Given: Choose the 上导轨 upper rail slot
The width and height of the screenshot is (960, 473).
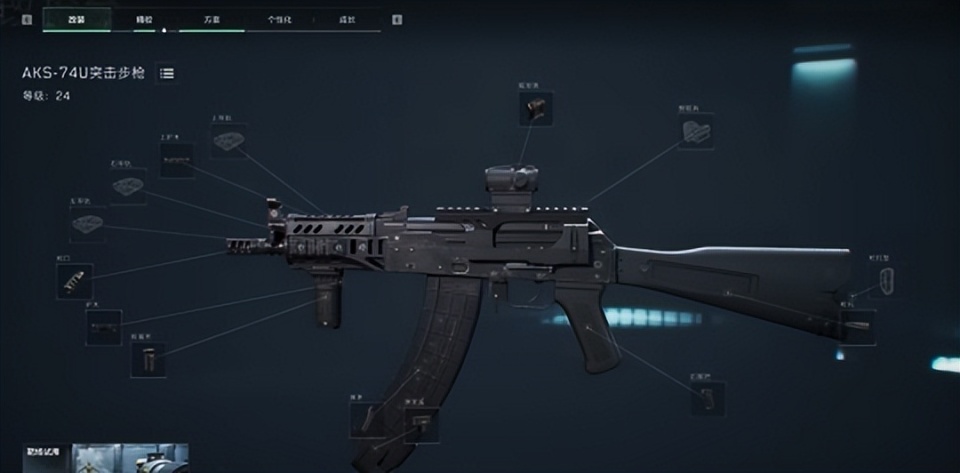Looking at the screenshot, I should point(229,141).
